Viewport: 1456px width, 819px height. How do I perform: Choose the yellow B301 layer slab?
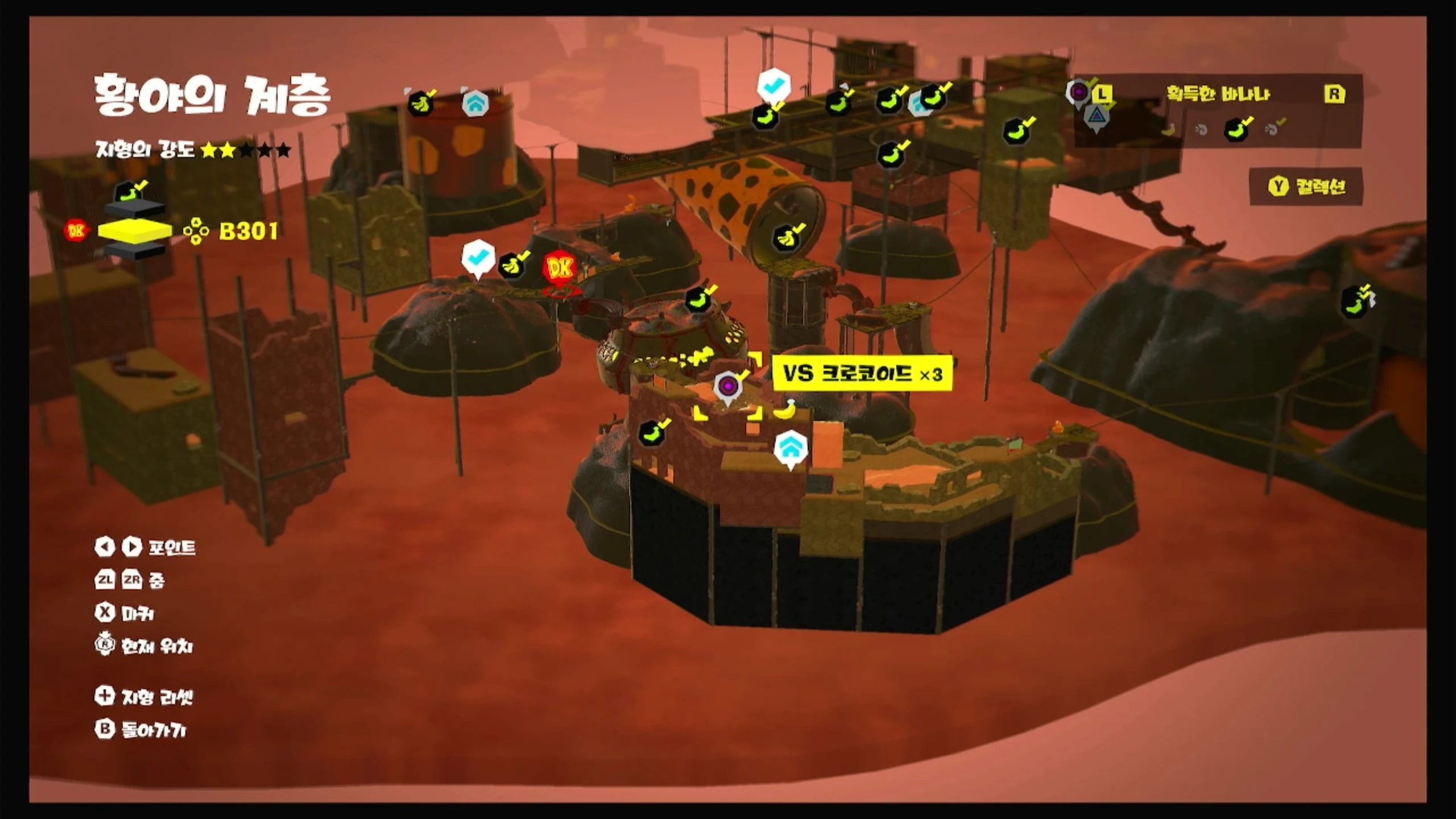click(x=135, y=230)
